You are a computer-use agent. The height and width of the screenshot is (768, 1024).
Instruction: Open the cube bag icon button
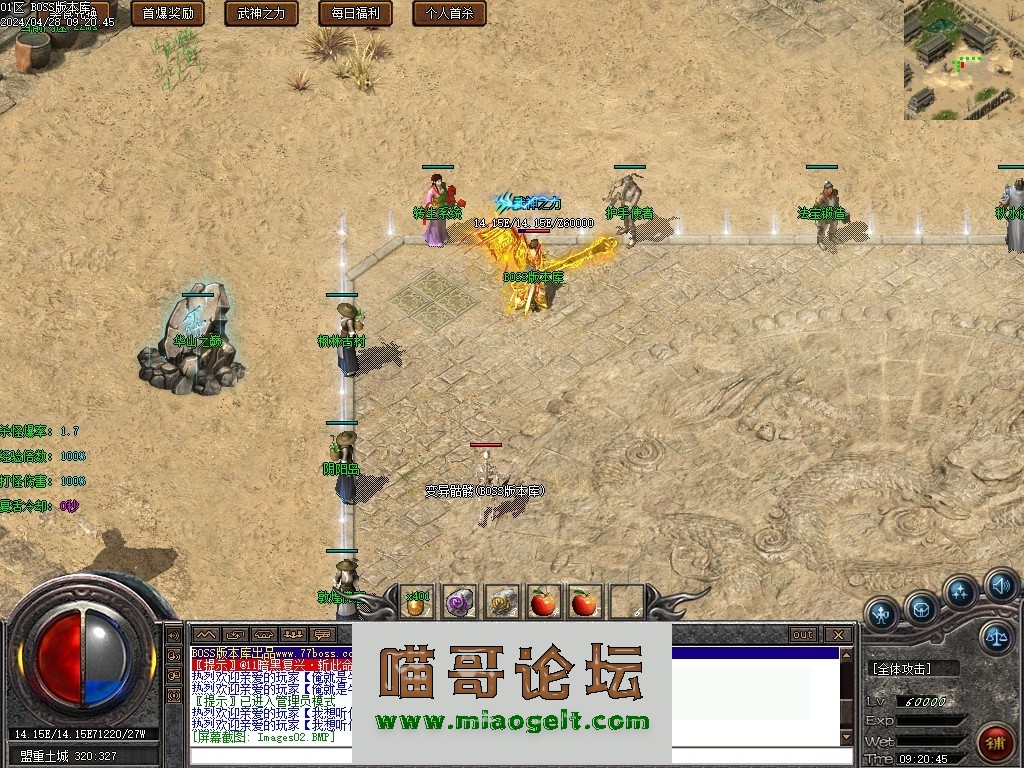(x=921, y=607)
